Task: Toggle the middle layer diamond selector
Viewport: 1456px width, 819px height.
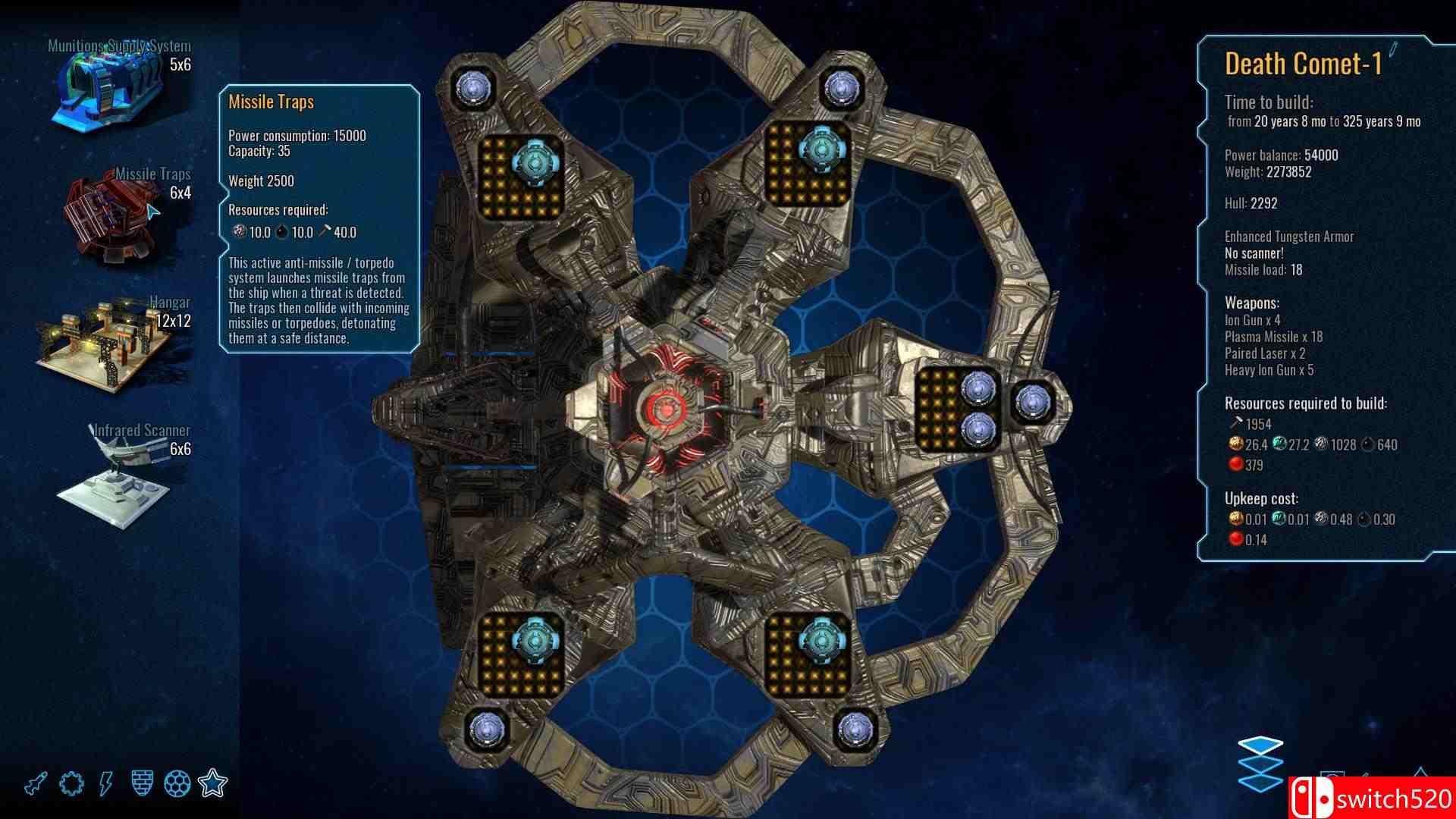Action: (1260, 763)
